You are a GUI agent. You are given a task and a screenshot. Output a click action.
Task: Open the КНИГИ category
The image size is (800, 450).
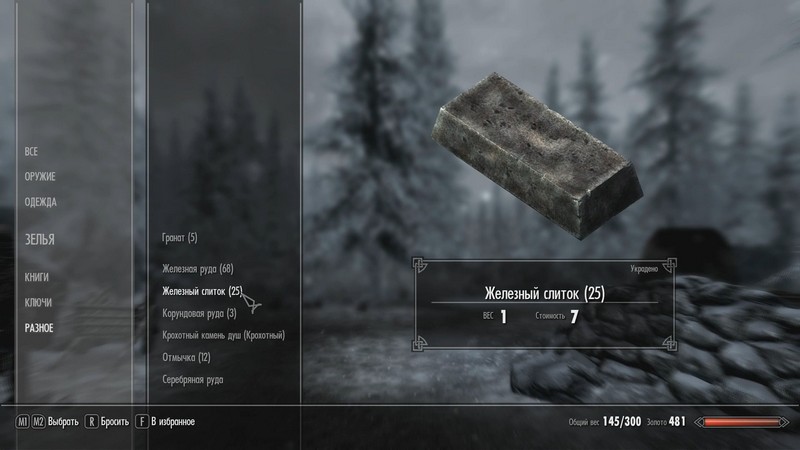(x=37, y=277)
